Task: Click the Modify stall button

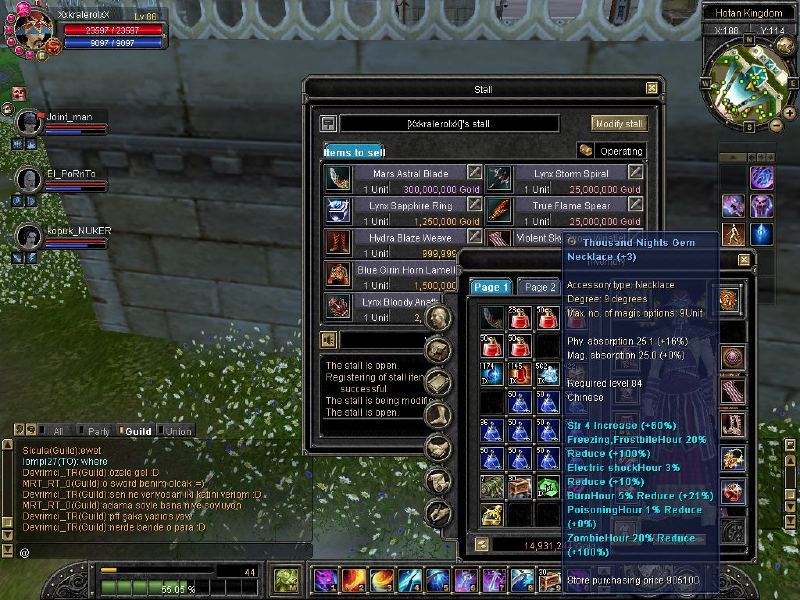Action: [x=620, y=123]
